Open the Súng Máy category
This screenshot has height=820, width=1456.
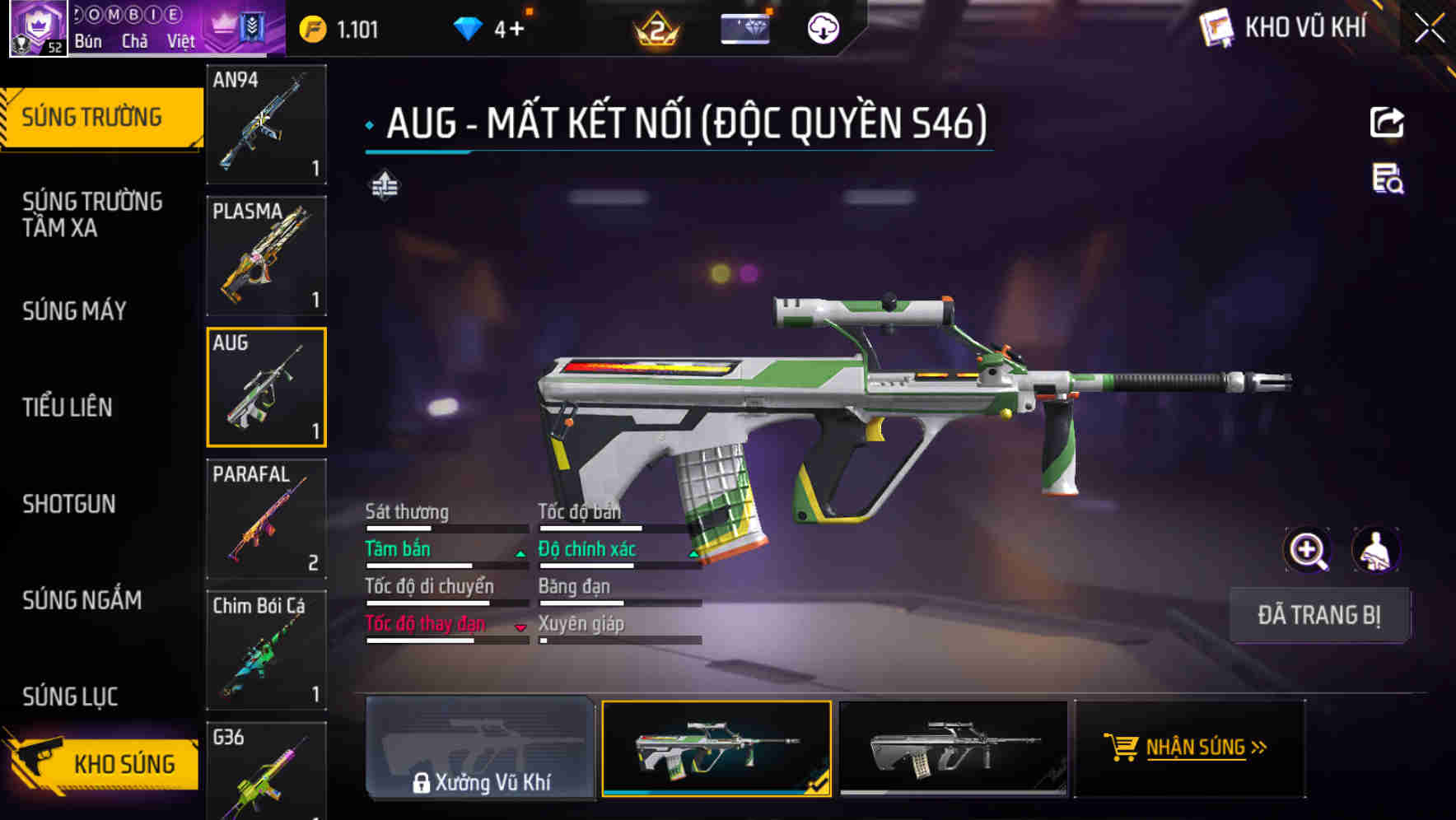[74, 310]
